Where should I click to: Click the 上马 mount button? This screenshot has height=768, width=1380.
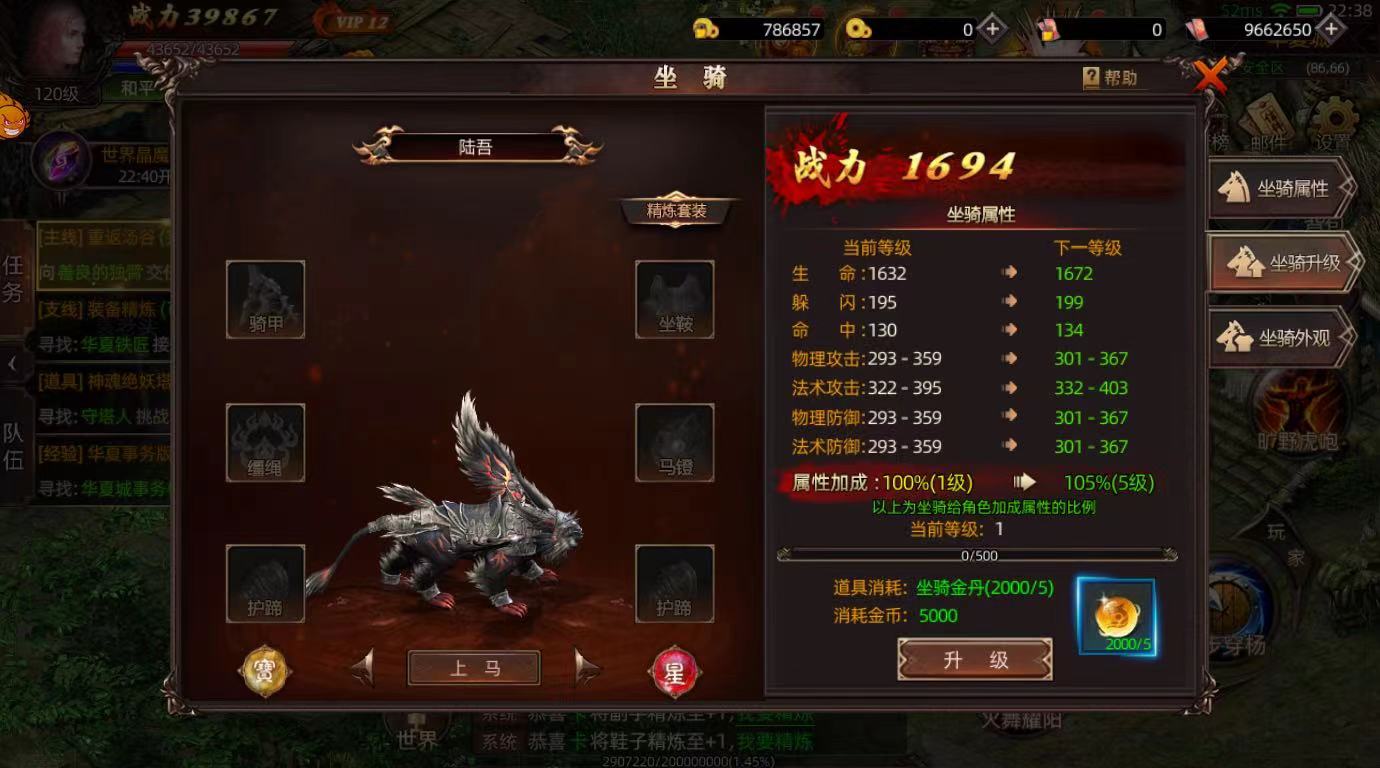click(x=473, y=668)
